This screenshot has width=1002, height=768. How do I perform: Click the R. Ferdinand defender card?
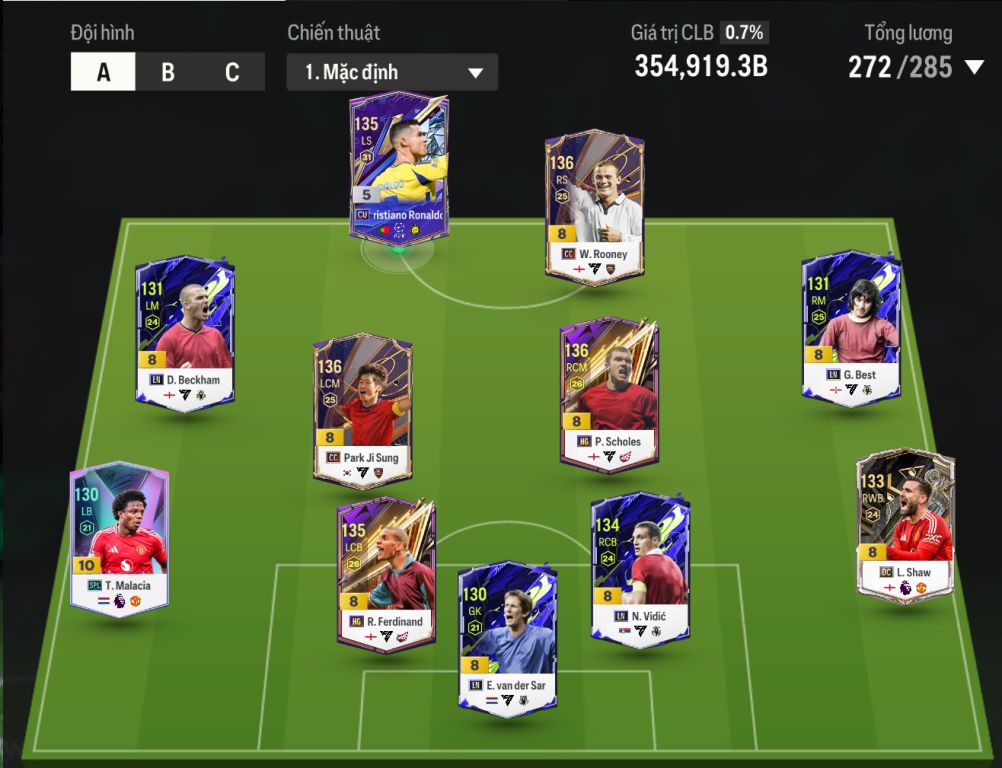pyautogui.click(x=386, y=573)
